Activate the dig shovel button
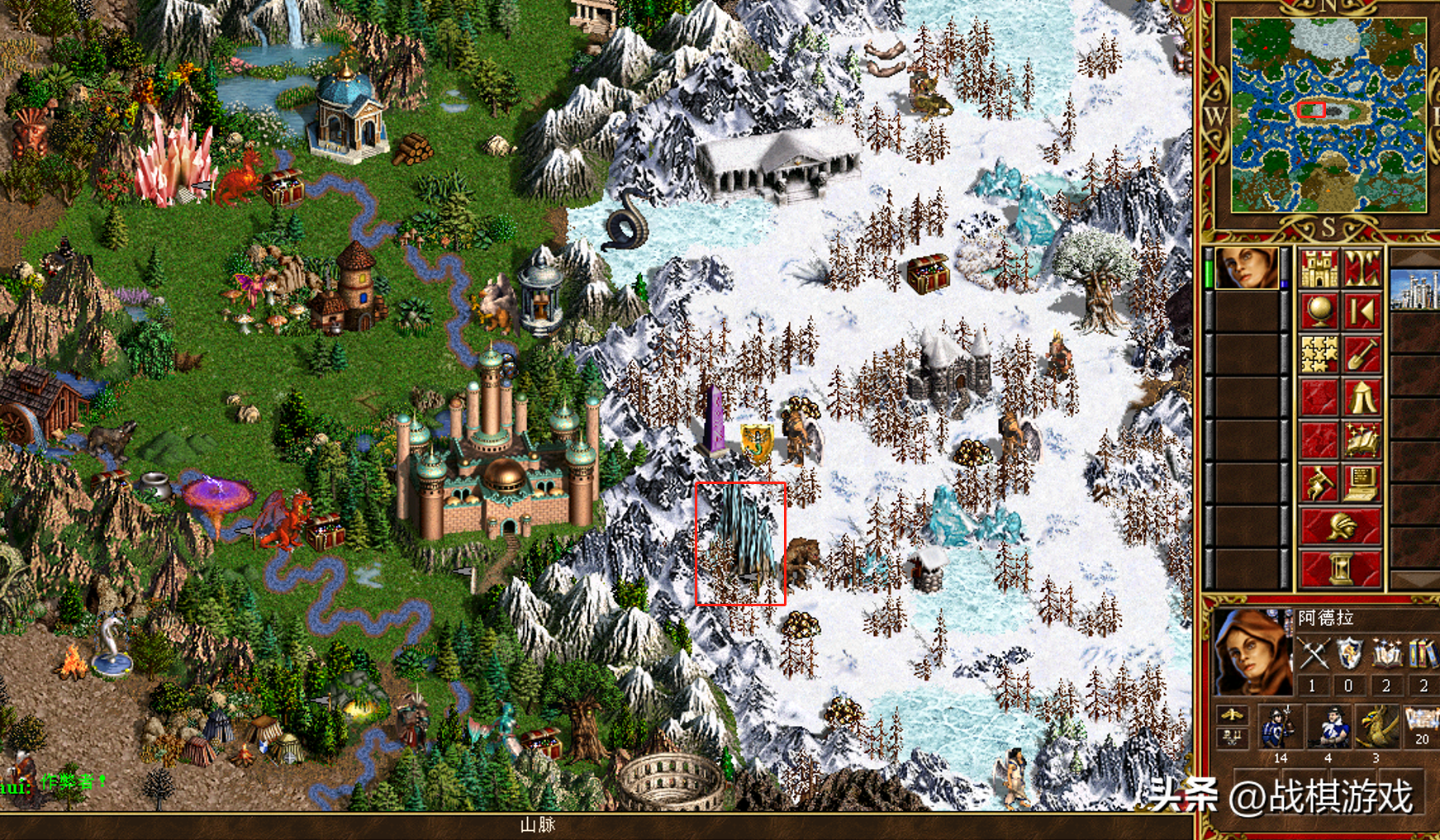The height and width of the screenshot is (840, 1440). (1362, 355)
